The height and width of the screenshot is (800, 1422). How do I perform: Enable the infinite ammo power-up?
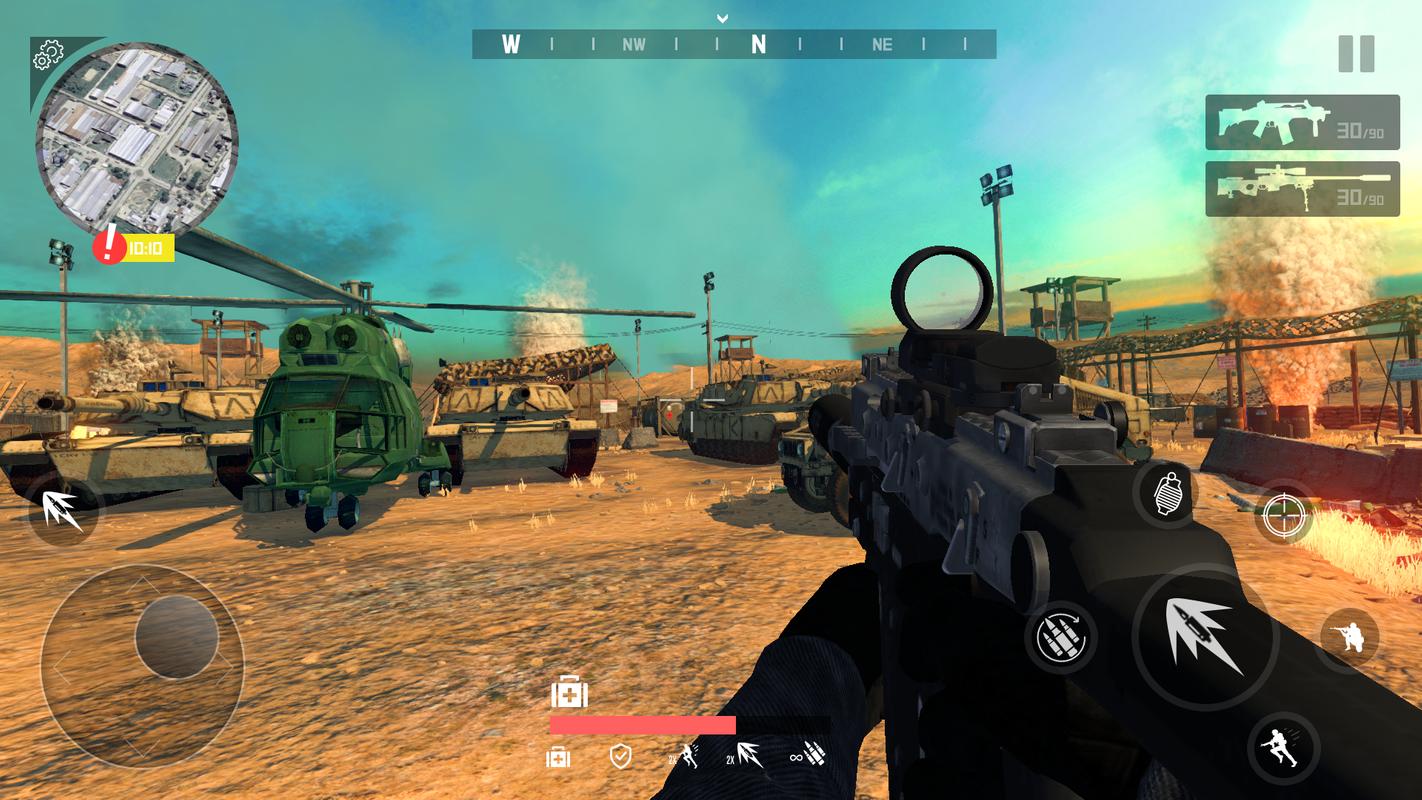(808, 756)
